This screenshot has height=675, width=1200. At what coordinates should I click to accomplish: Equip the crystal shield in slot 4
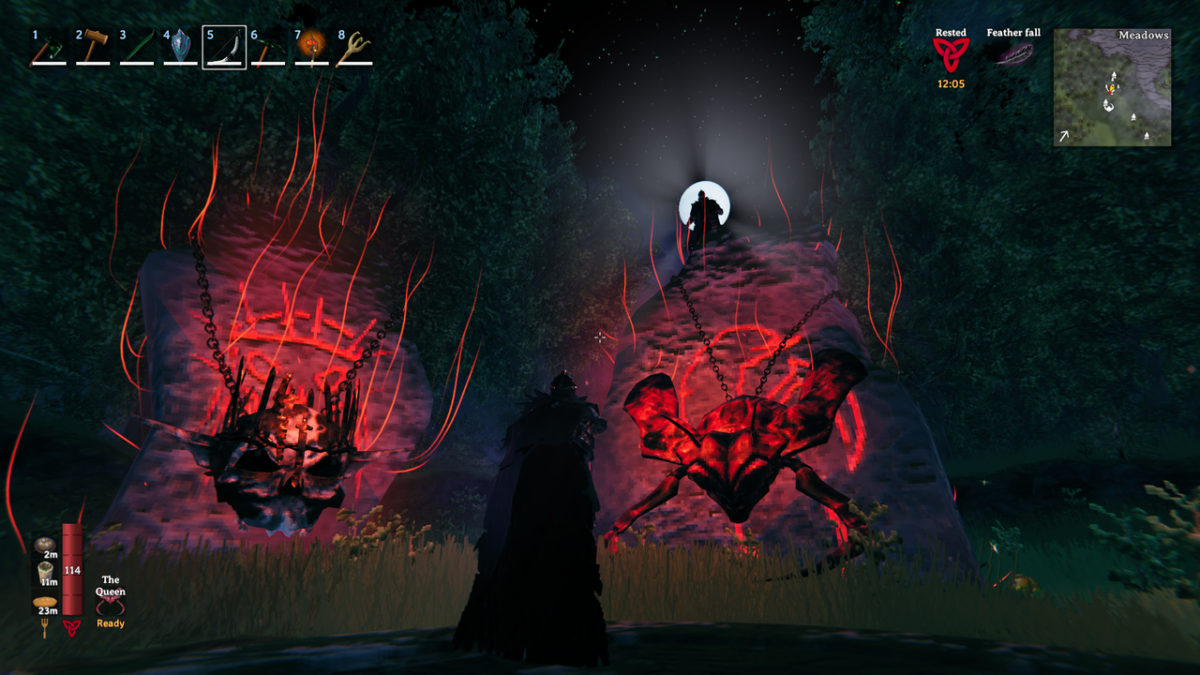click(x=181, y=48)
